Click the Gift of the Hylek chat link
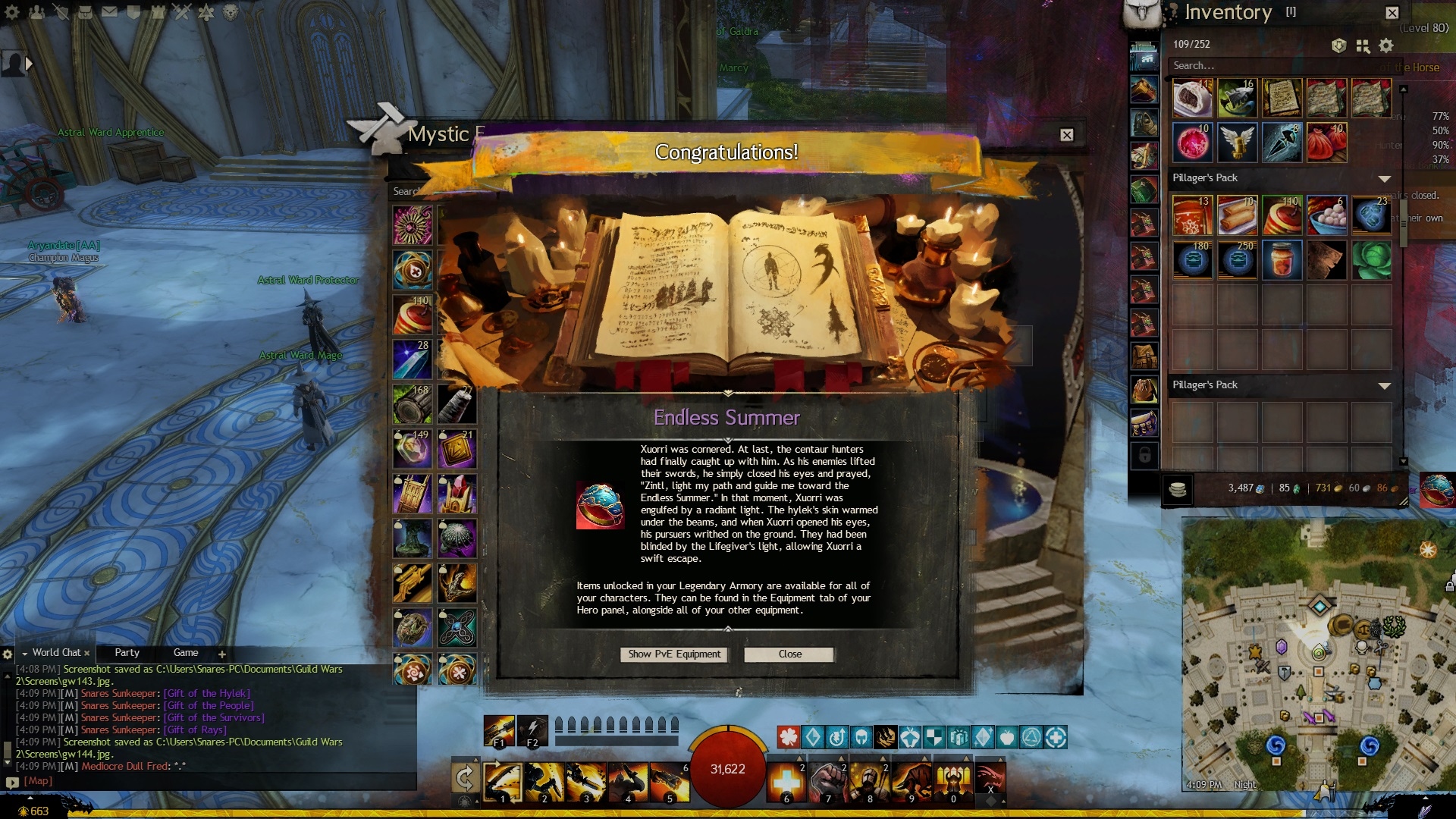The width and height of the screenshot is (1456, 819). [206, 693]
